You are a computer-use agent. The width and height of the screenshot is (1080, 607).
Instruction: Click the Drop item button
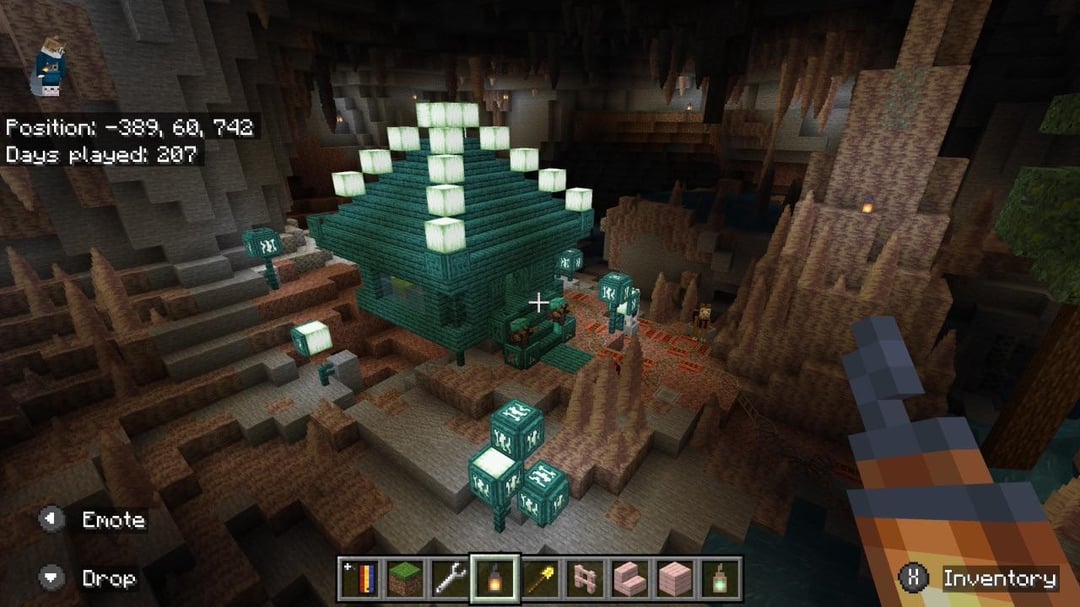pyautogui.click(x=92, y=578)
